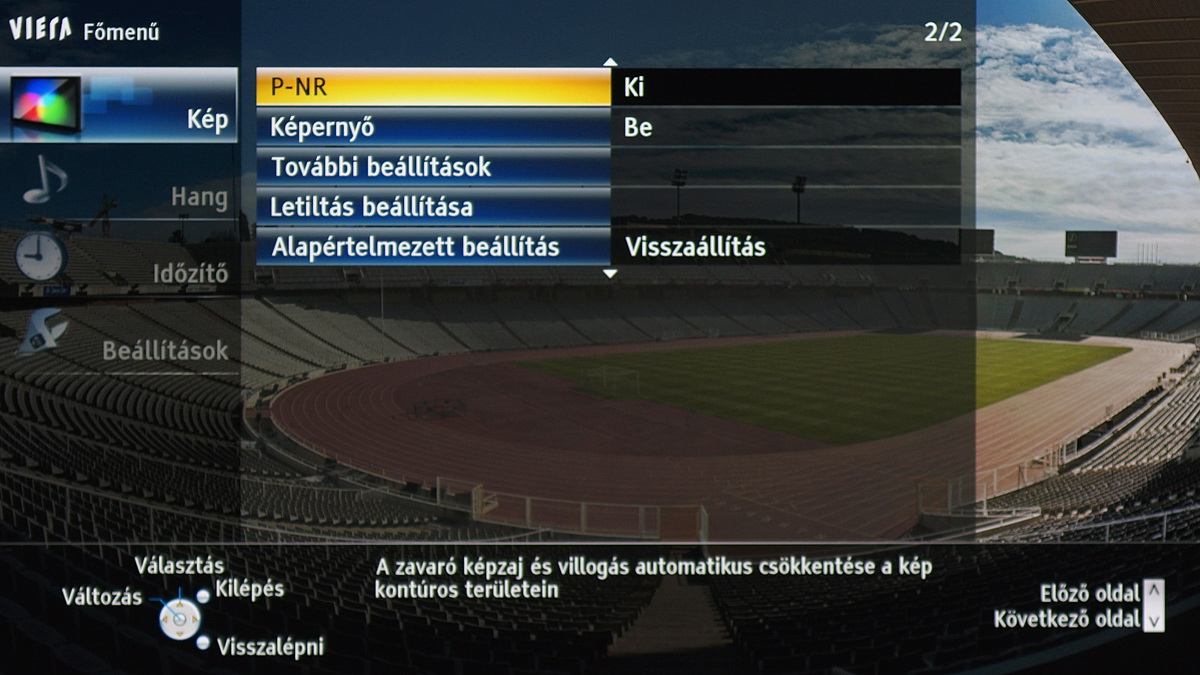
Task: Change the P-NR value Ki
Action: [x=785, y=87]
